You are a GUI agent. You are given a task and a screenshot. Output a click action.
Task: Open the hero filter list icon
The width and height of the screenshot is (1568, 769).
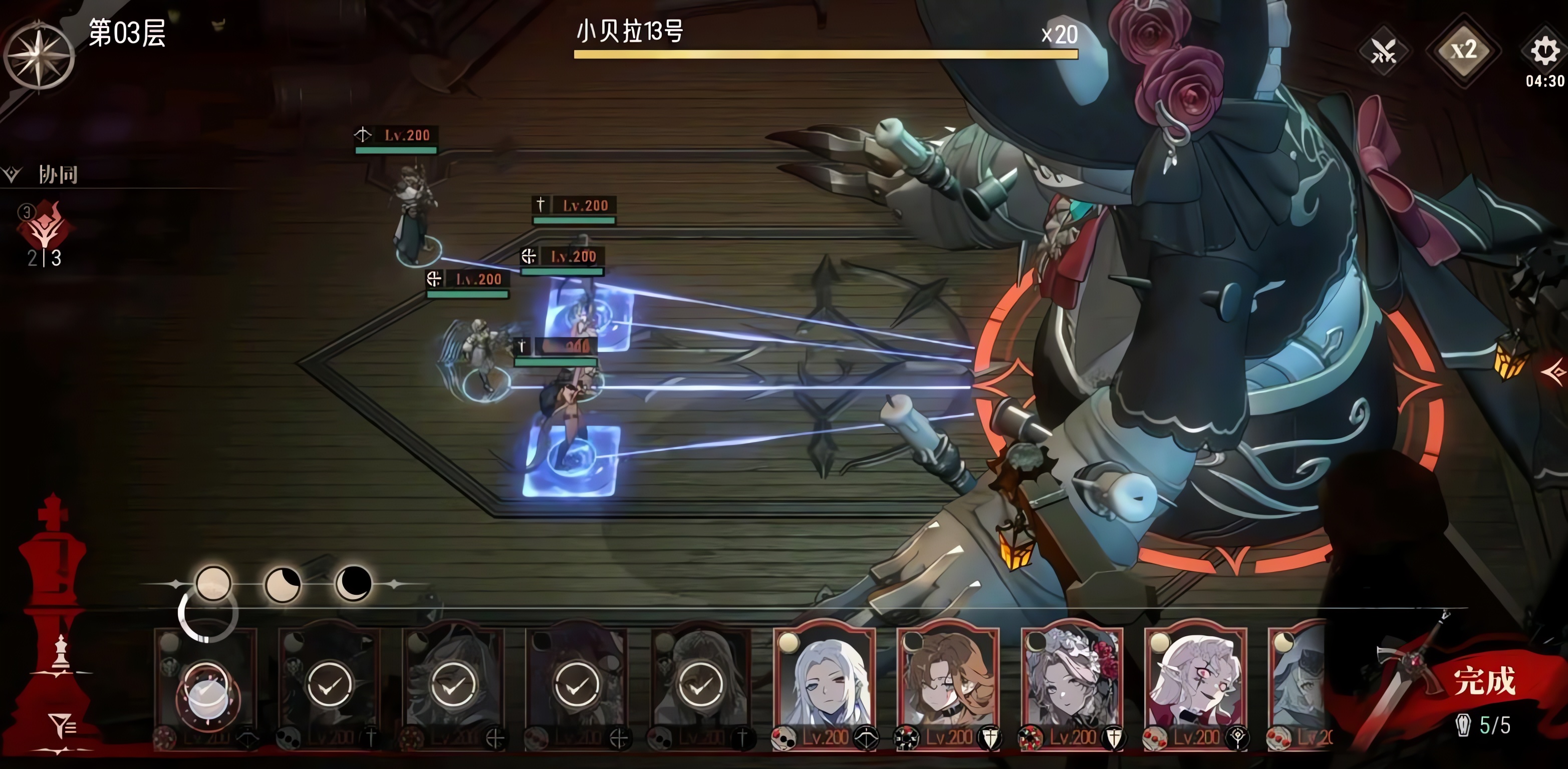pyautogui.click(x=62, y=725)
